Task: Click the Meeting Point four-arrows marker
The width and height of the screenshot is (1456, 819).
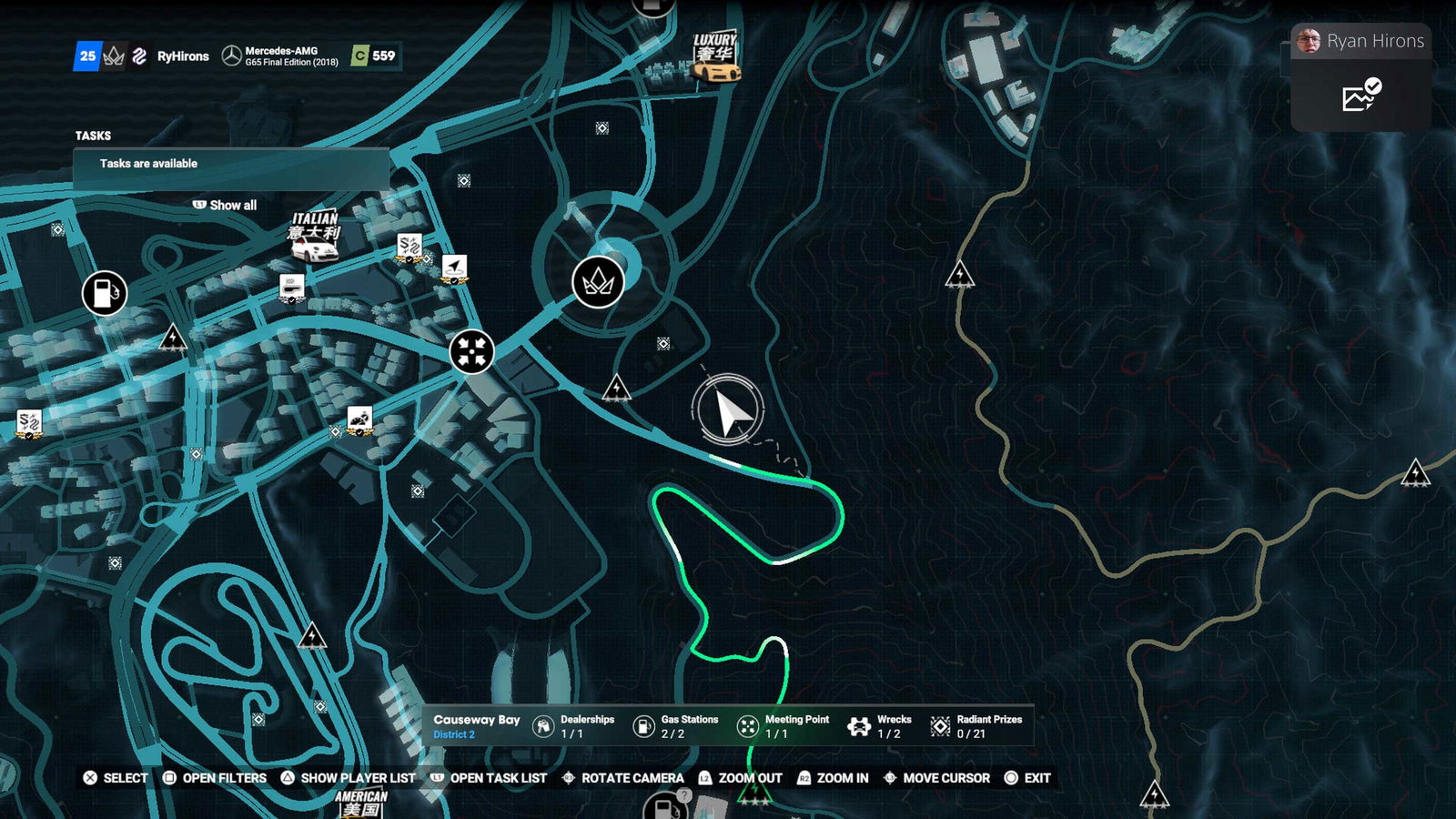Action: 471,351
